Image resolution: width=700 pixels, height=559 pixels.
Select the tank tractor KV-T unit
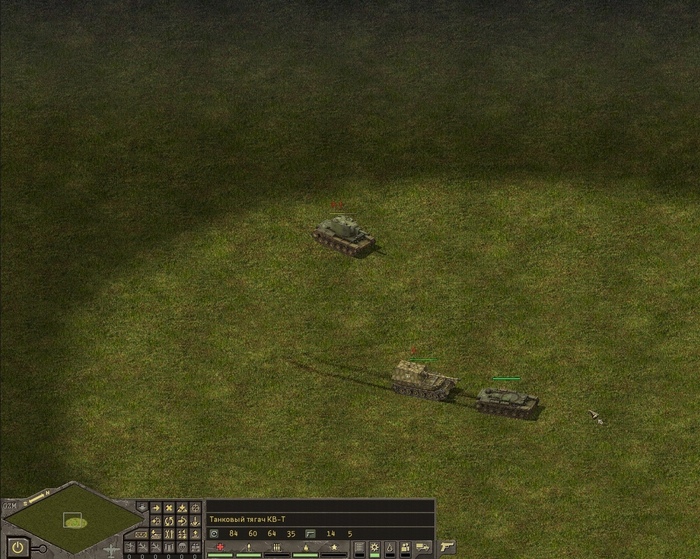tap(507, 400)
